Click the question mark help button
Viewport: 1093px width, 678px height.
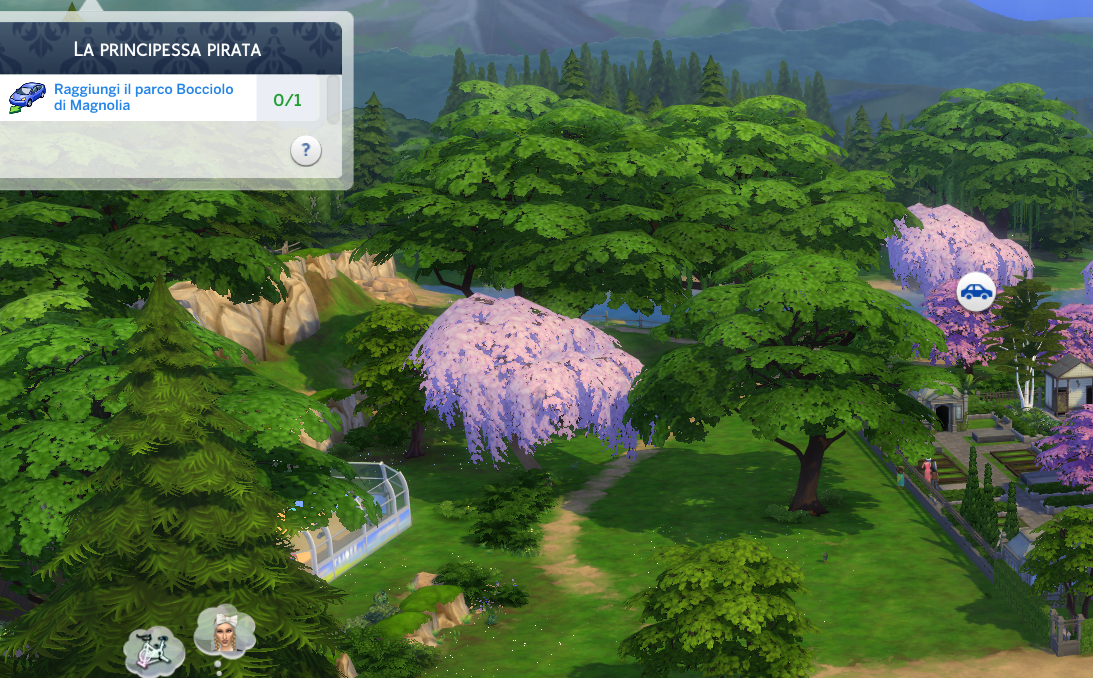click(x=306, y=151)
